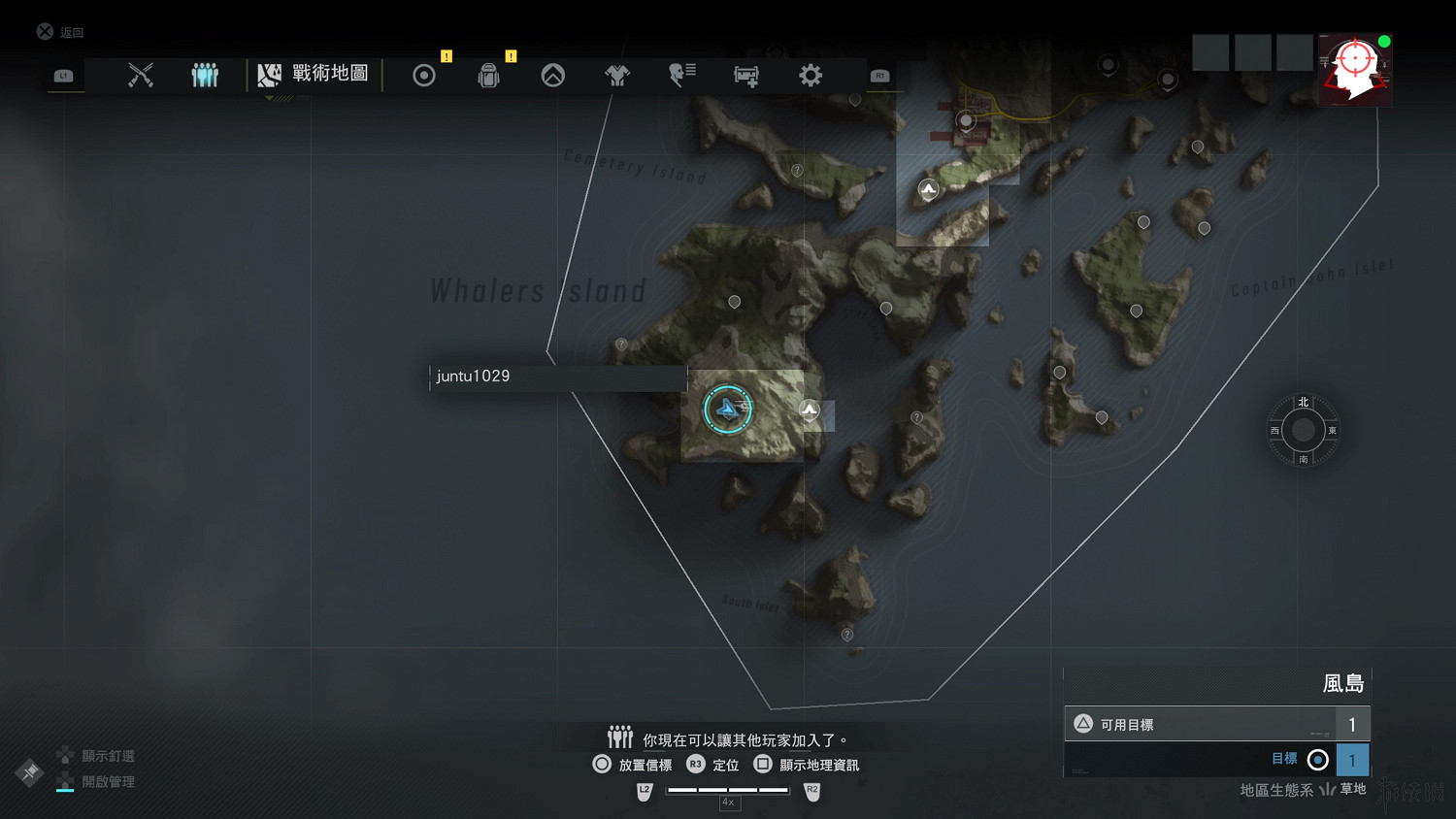This screenshot has width=1456, height=819.
Task: Click the map zoom level bar
Action: [x=728, y=791]
